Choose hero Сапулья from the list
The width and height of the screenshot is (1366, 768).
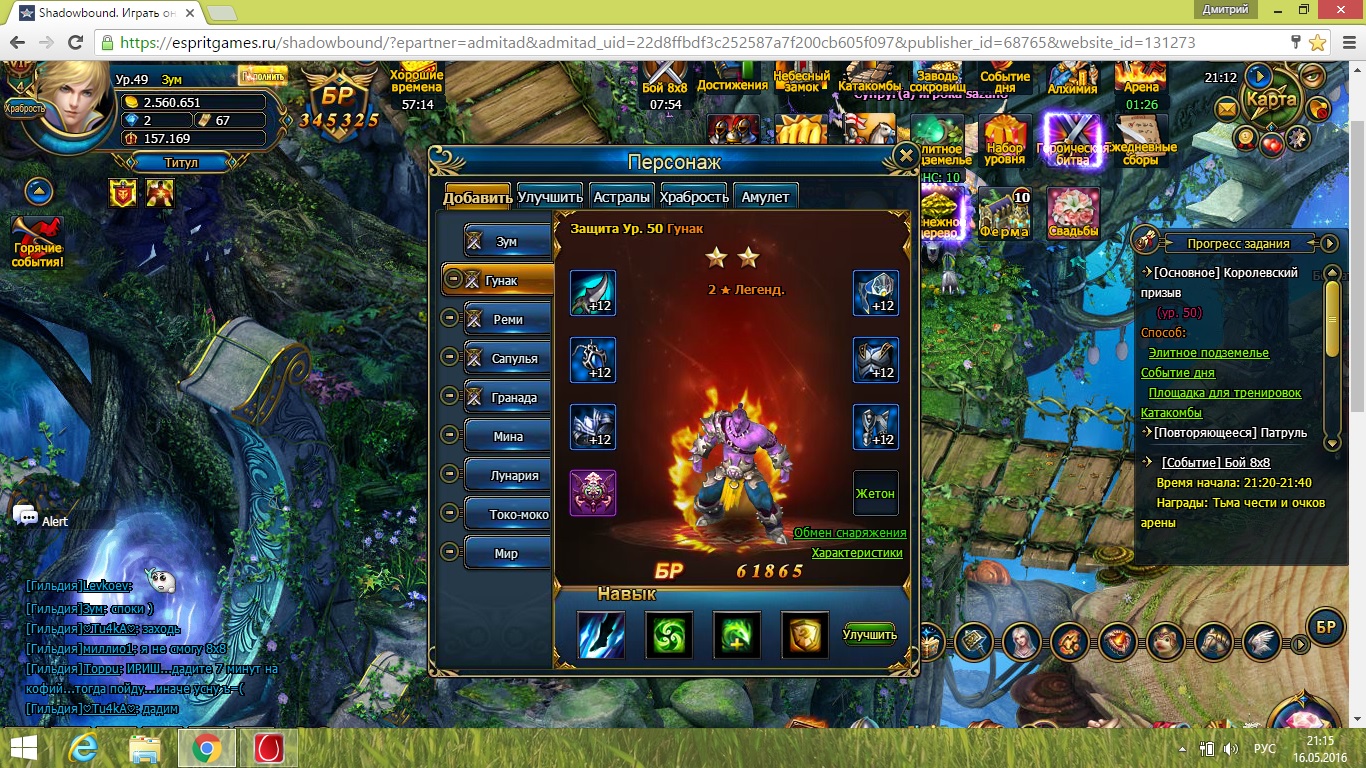tap(507, 359)
